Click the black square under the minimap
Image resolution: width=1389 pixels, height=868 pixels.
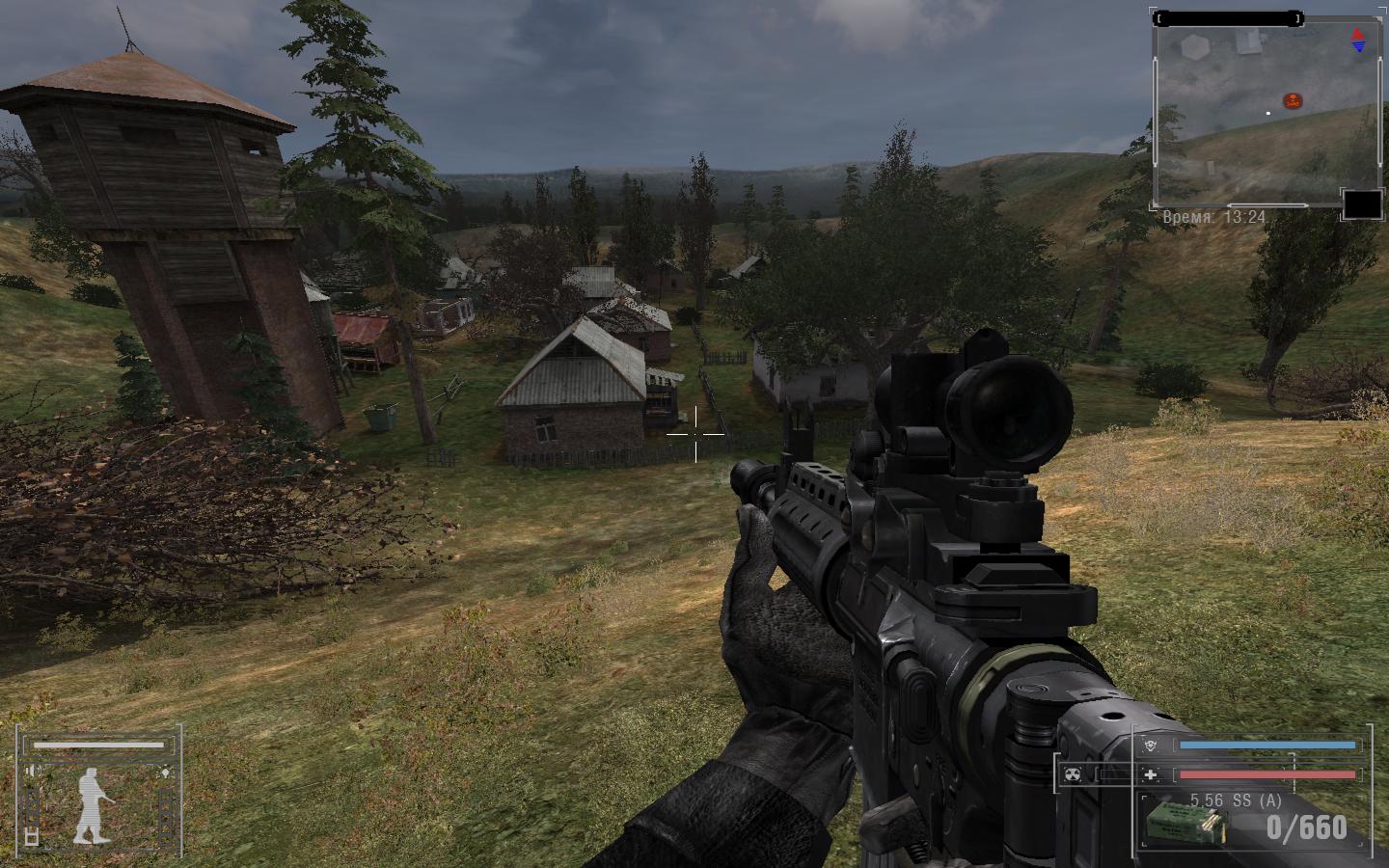click(1363, 204)
